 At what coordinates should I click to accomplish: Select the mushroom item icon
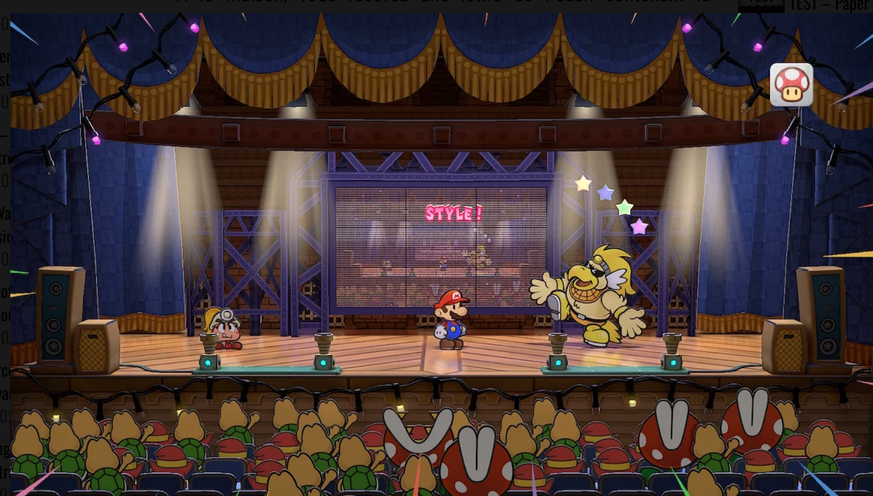click(791, 85)
